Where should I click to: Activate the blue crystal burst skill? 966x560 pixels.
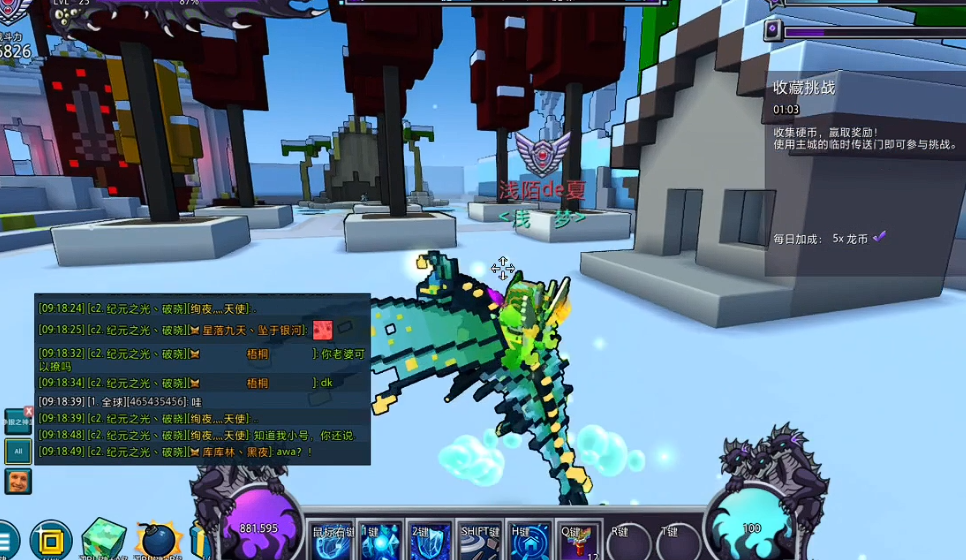tap(381, 541)
